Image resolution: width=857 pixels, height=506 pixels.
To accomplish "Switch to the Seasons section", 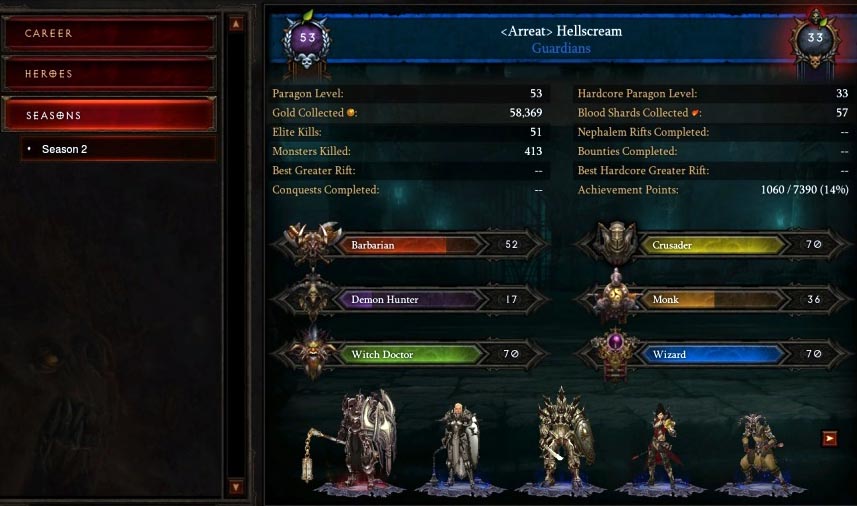I will 109,115.
